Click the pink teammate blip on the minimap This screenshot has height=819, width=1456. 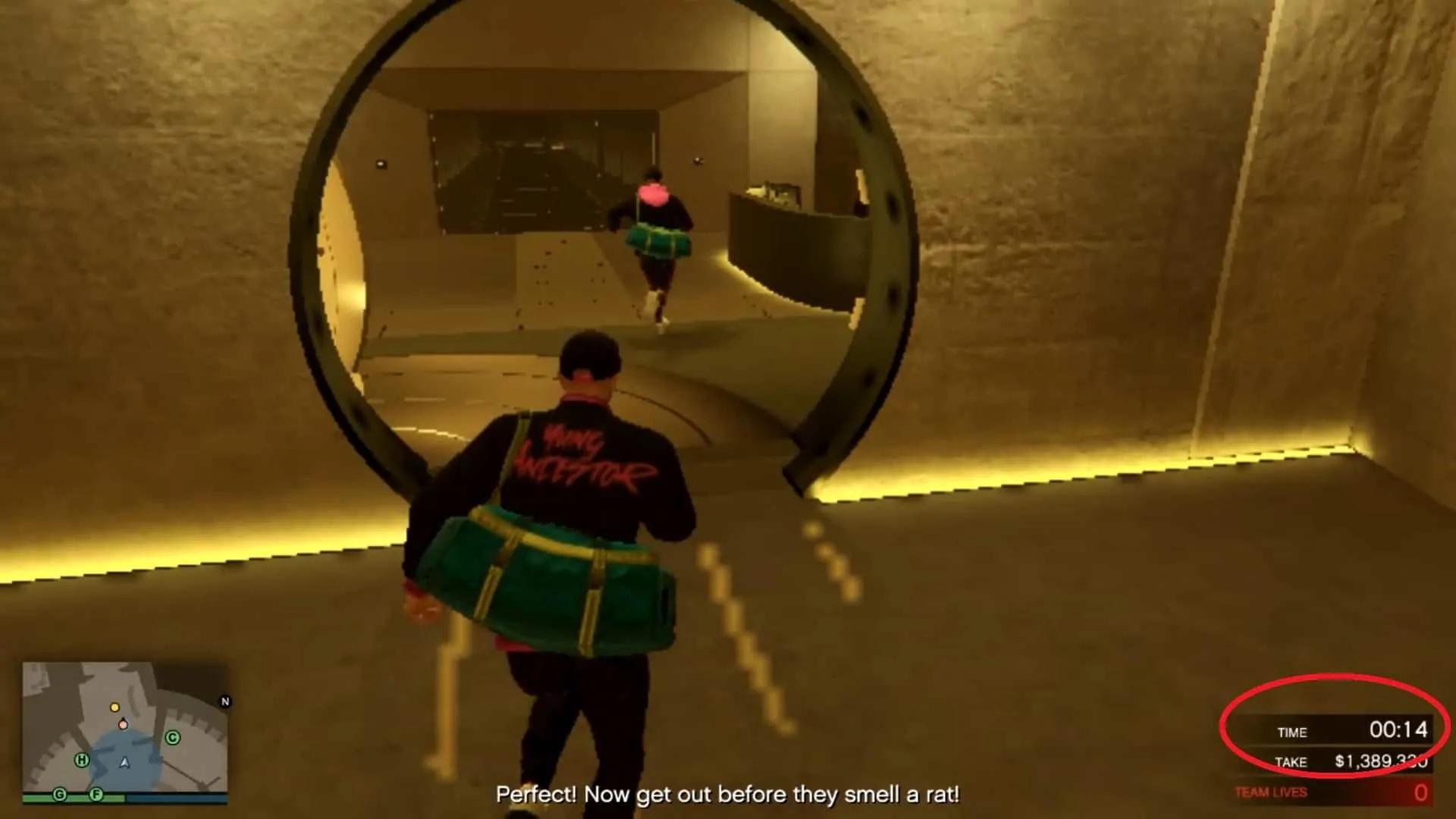[x=123, y=725]
